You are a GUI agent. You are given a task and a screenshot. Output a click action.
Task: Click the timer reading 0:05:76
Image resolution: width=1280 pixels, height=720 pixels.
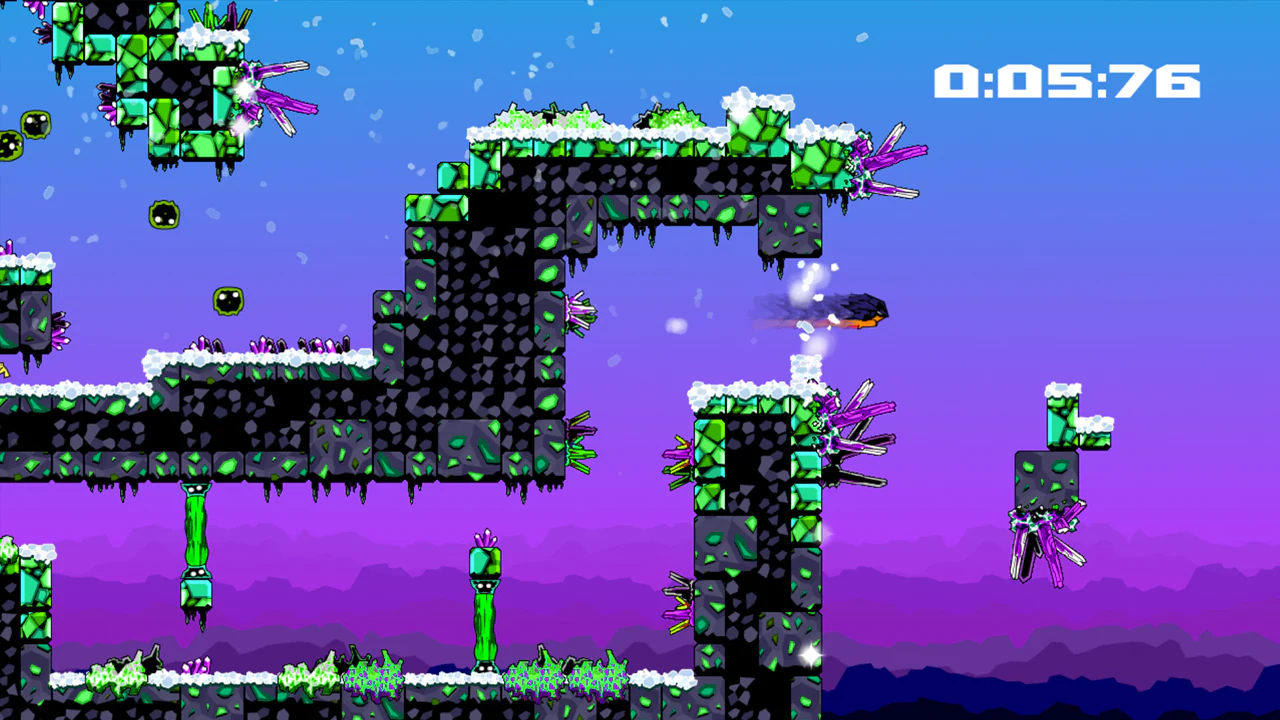(1067, 80)
